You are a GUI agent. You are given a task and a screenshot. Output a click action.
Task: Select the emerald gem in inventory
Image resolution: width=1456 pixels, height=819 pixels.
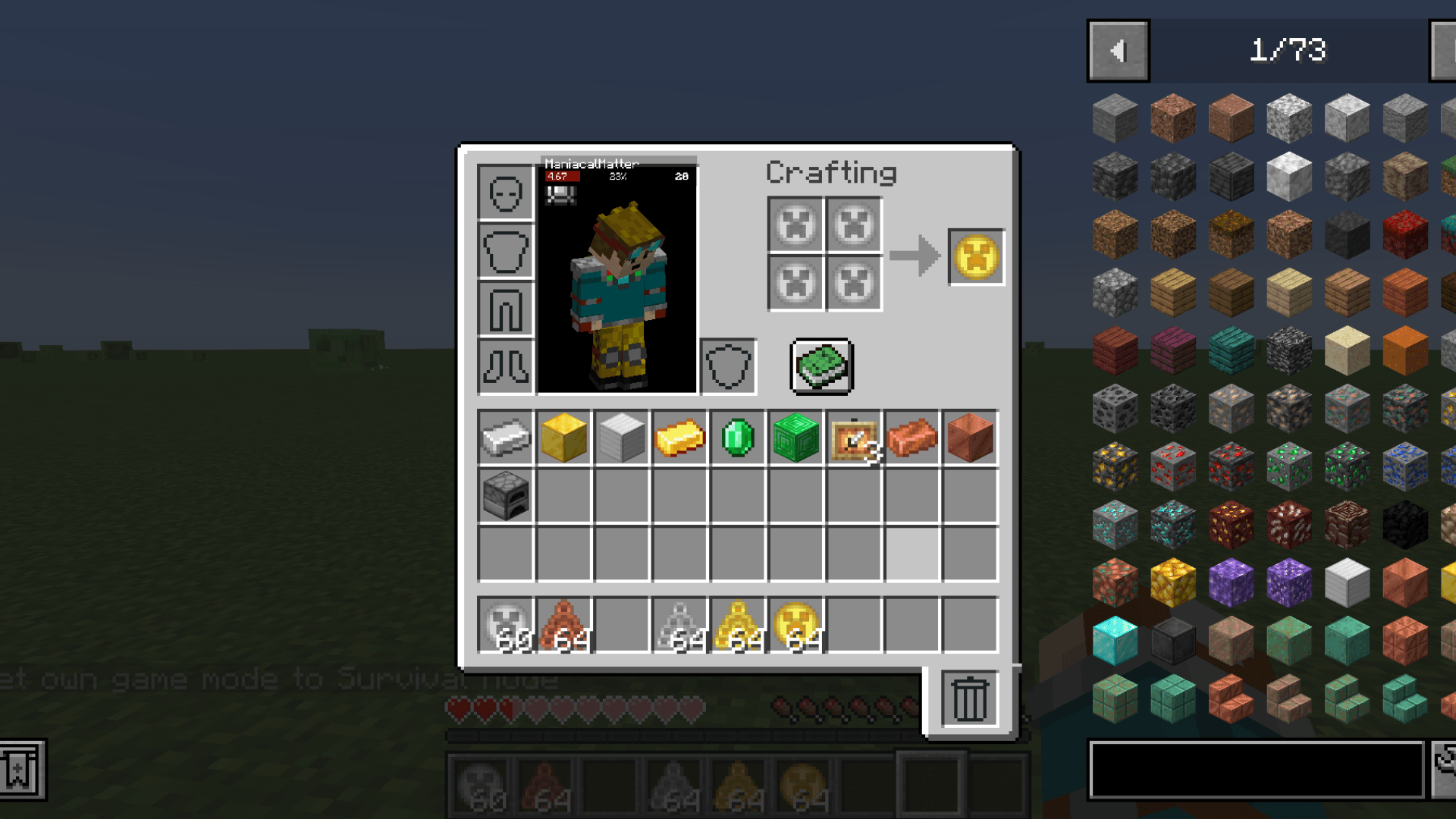point(738,438)
